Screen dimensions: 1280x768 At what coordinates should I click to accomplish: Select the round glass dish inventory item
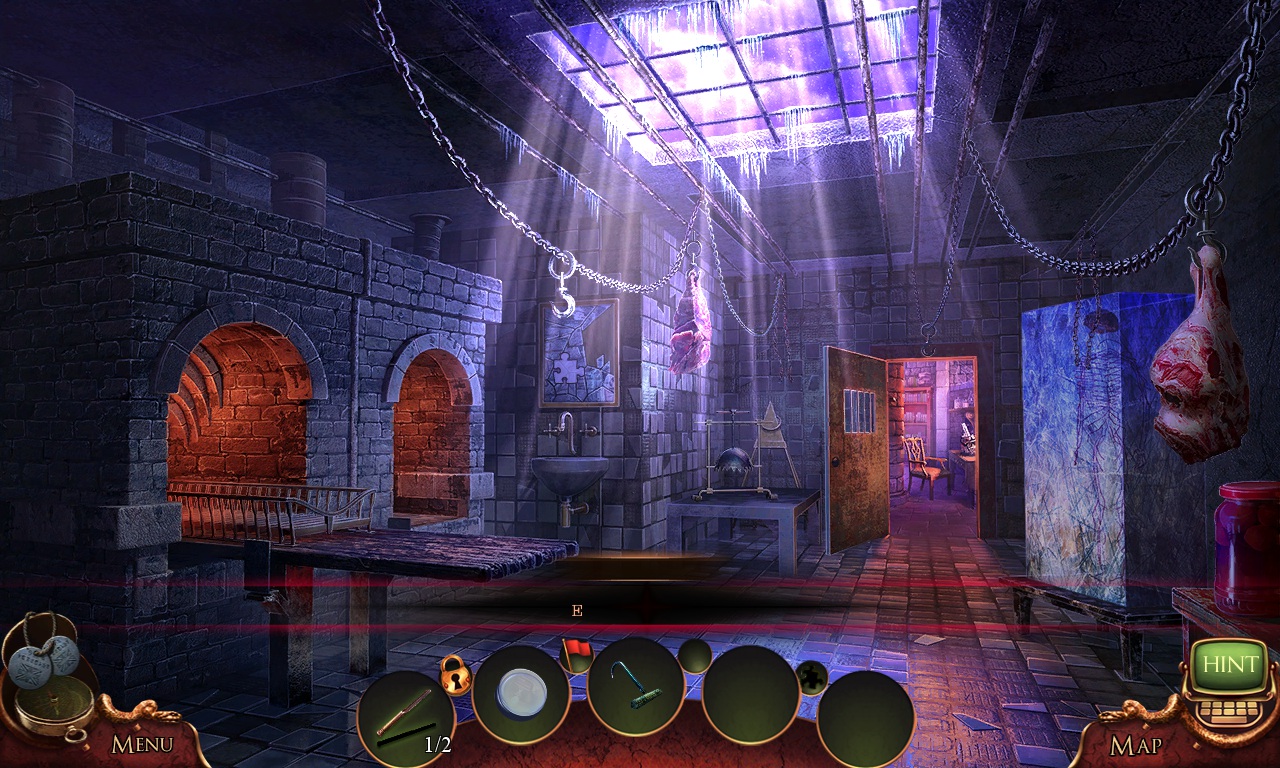(521, 692)
